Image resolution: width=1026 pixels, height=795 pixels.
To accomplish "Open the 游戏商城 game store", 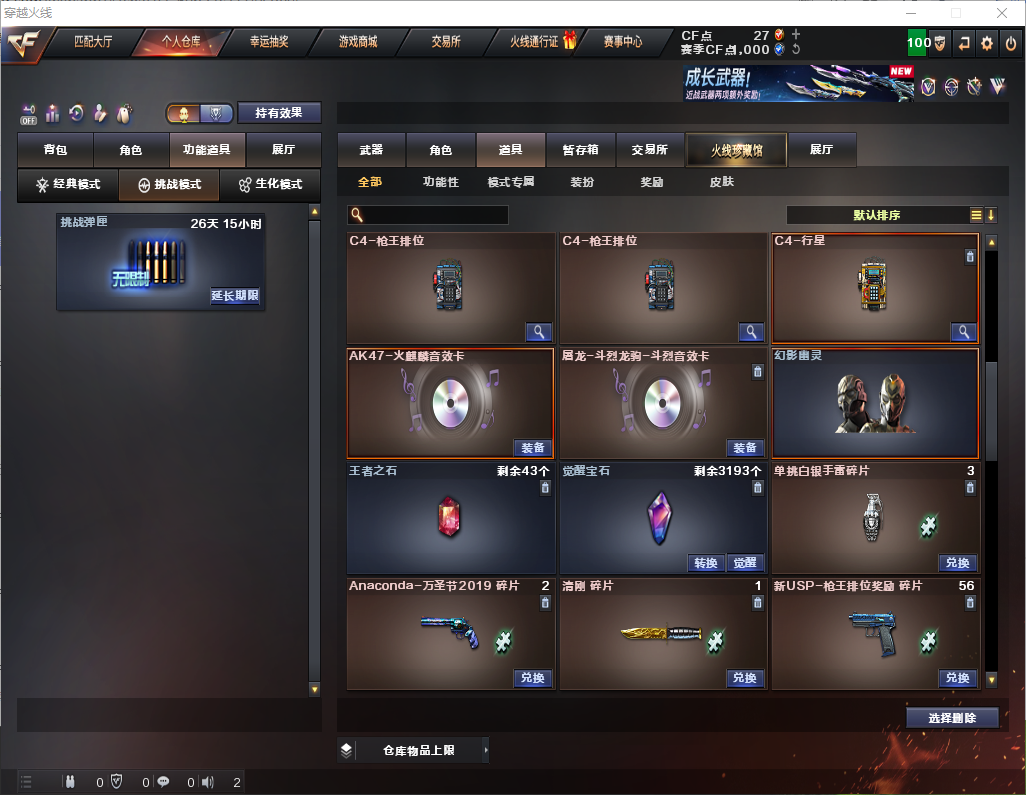I will pyautogui.click(x=357, y=42).
